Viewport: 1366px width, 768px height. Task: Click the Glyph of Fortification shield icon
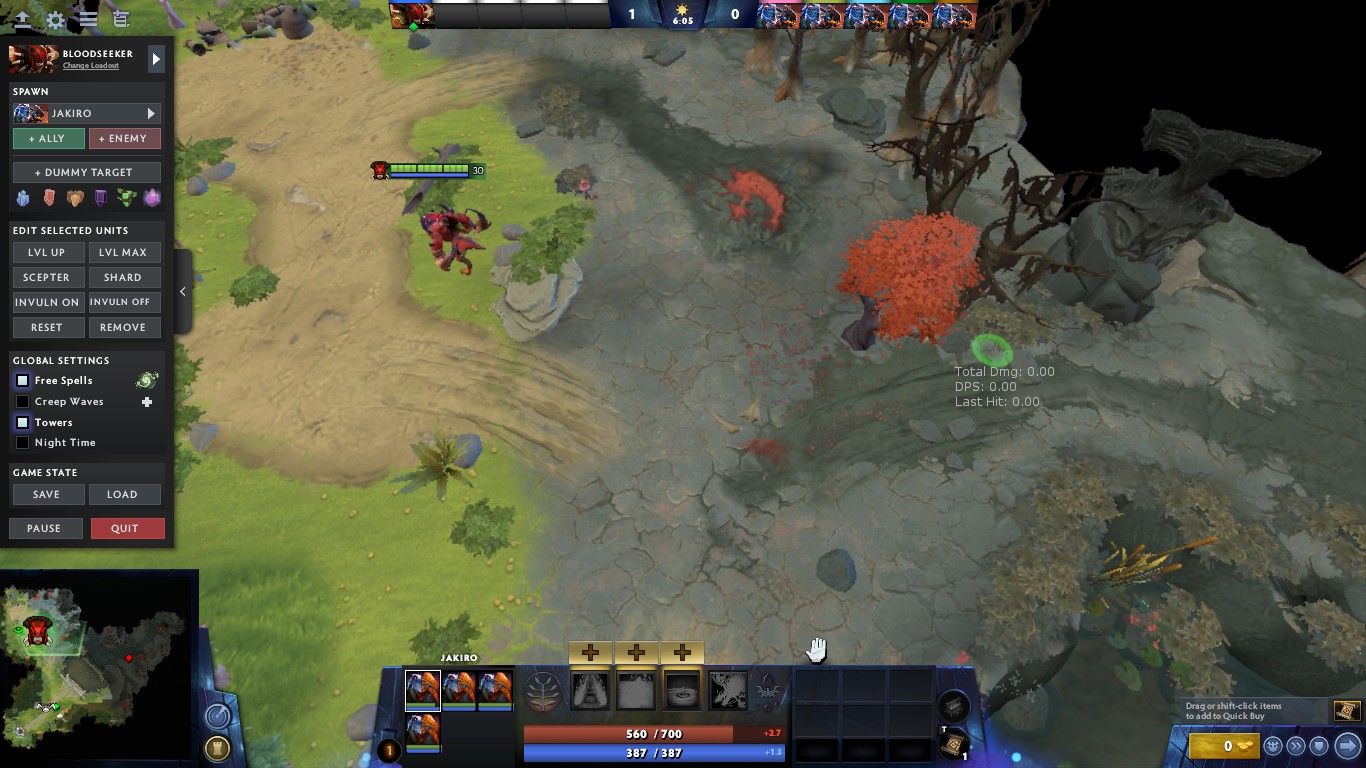coord(1318,745)
